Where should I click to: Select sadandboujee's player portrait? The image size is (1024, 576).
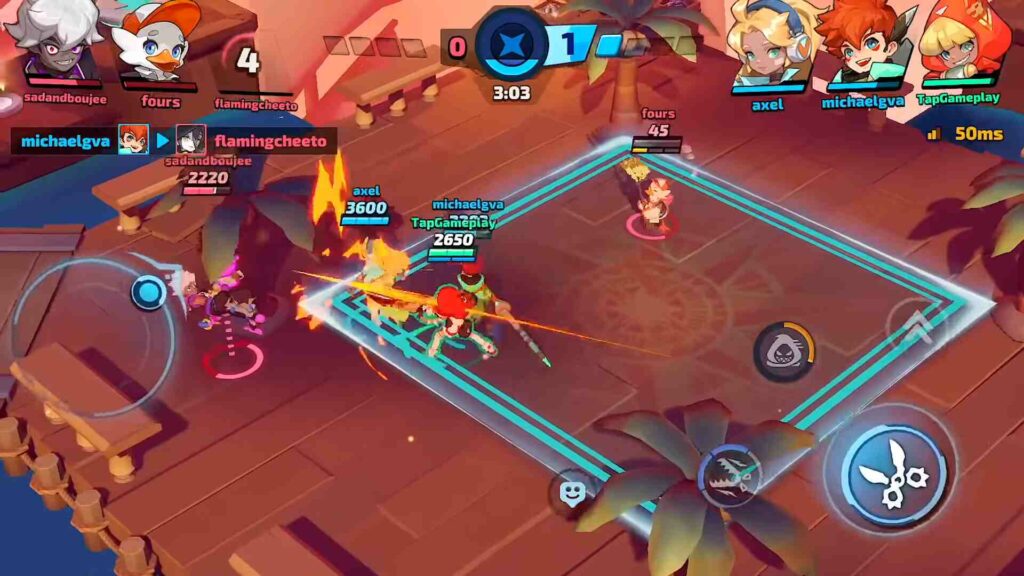tap(55, 40)
